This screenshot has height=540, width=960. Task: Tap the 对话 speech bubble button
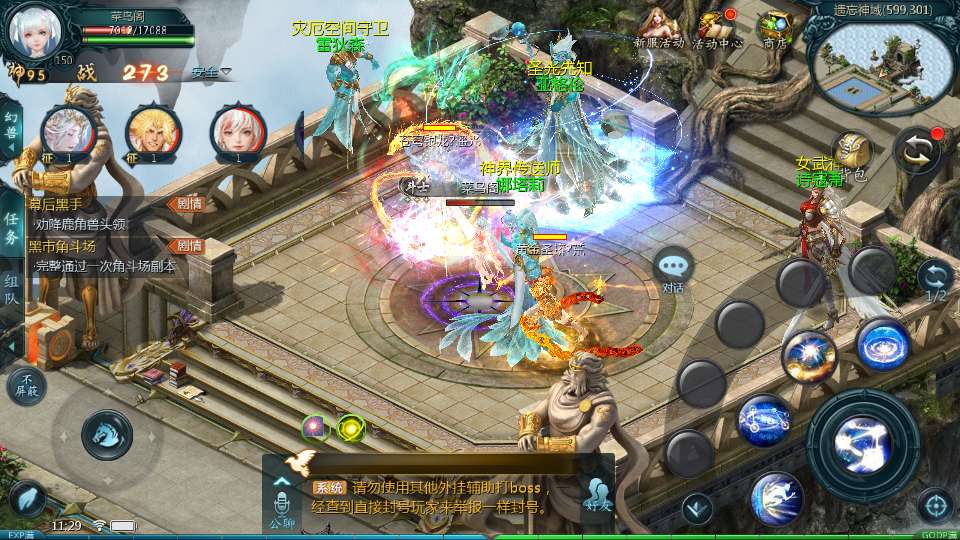click(673, 268)
